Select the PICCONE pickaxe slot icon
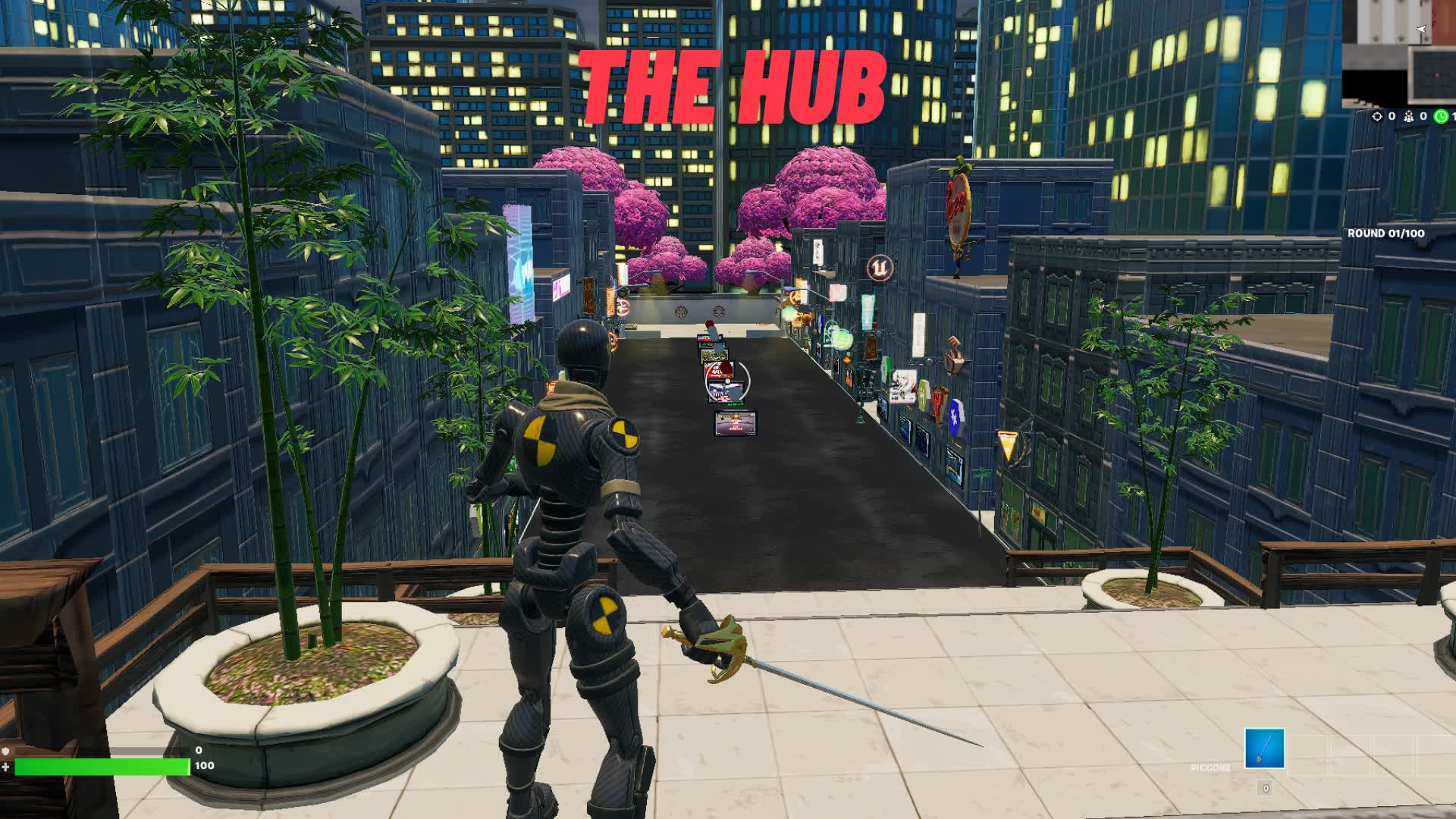The image size is (1456, 819). (1264, 748)
